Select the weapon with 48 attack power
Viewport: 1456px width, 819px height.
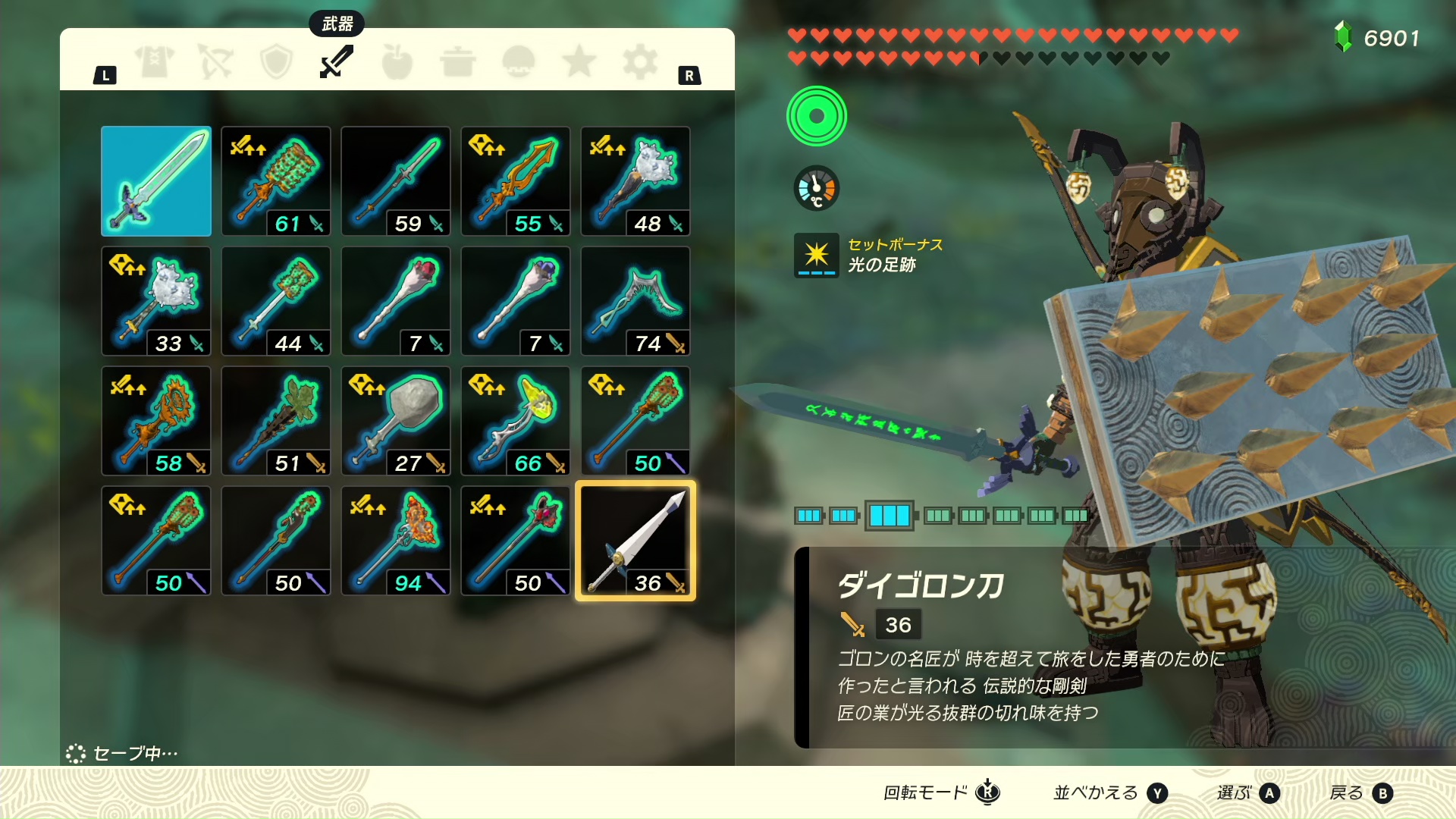(x=635, y=181)
